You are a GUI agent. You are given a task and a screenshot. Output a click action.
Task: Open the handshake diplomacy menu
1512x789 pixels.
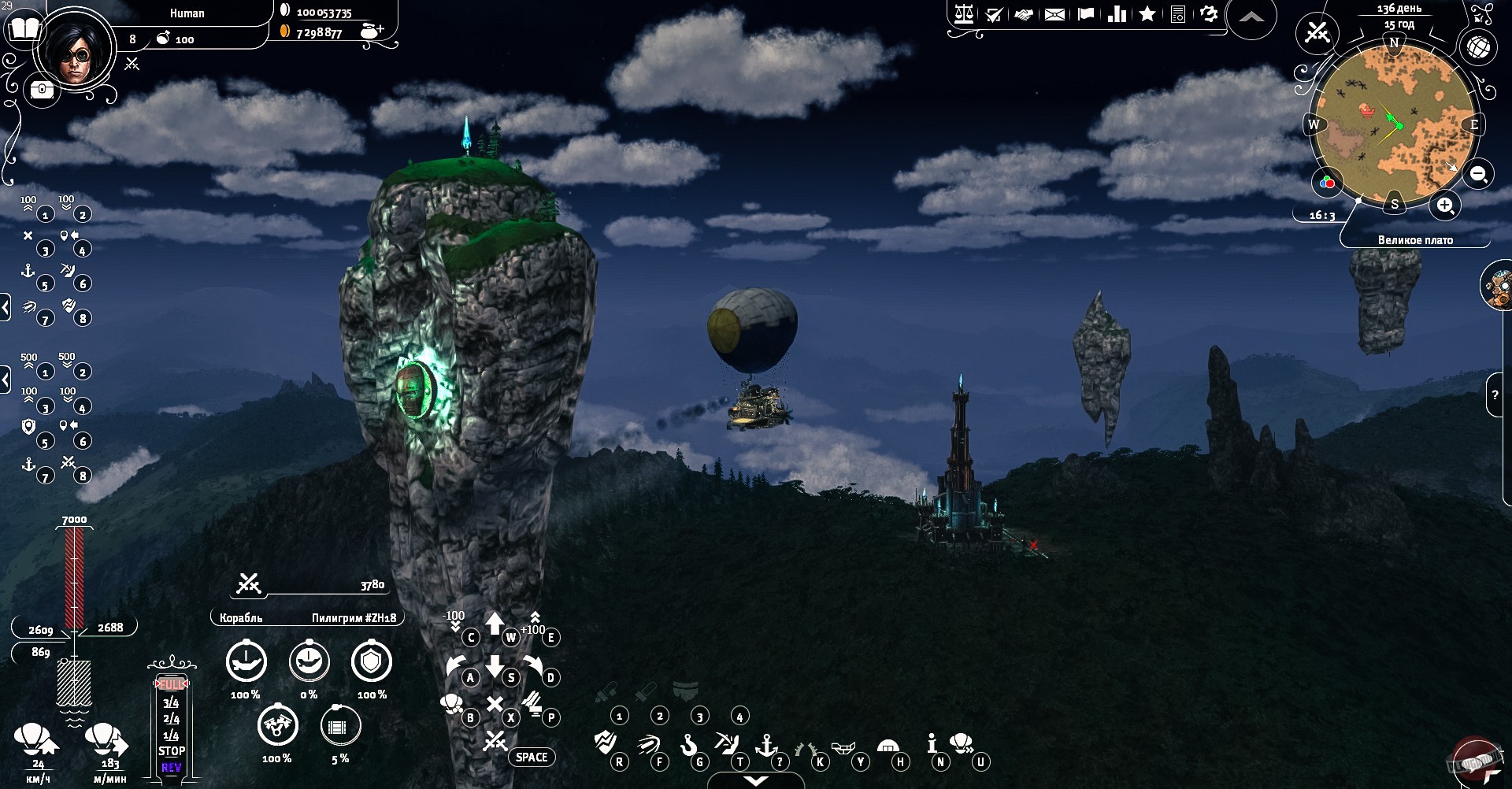click(x=1024, y=14)
